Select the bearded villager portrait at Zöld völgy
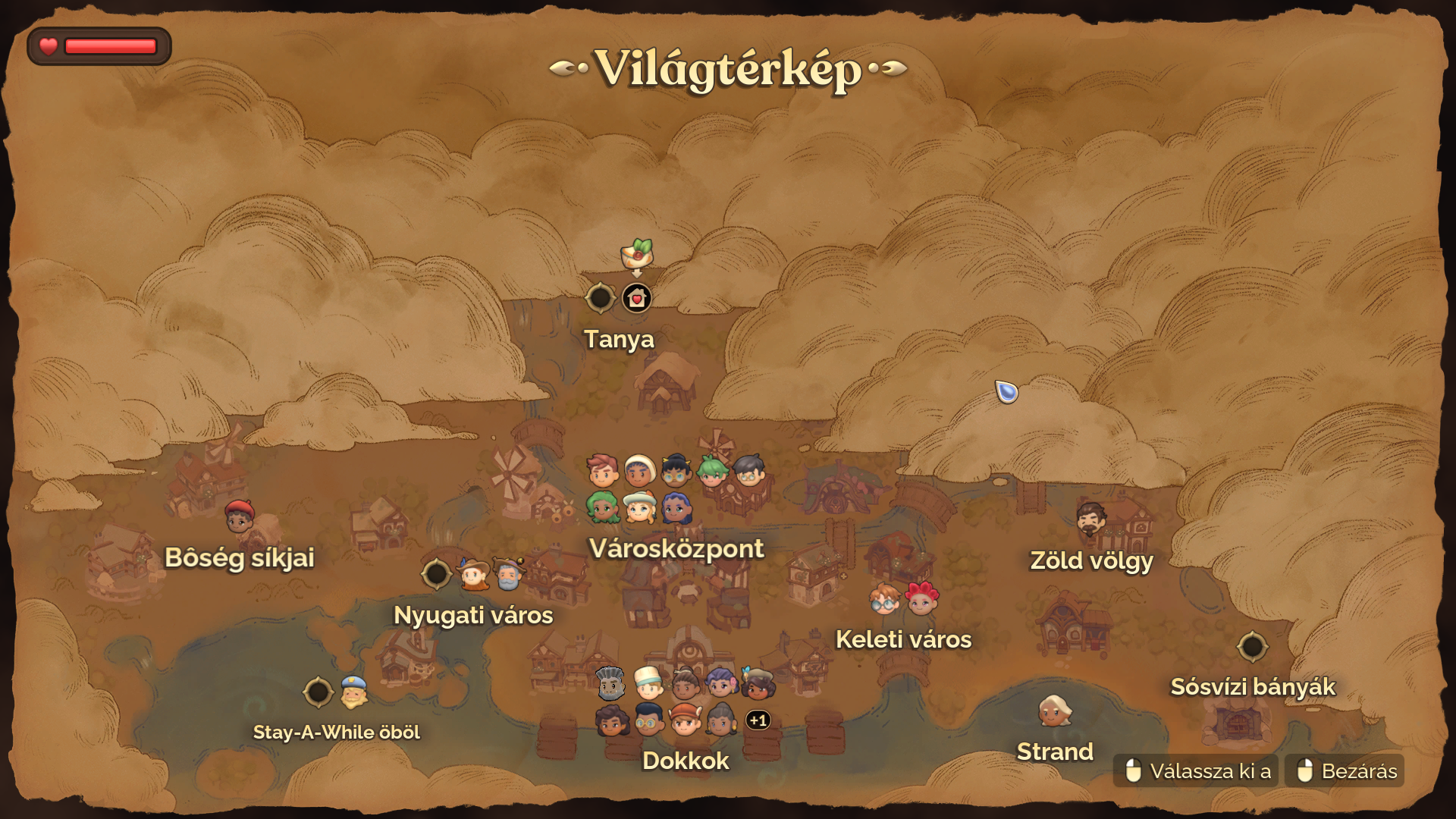Viewport: 1456px width, 819px height. (x=1091, y=519)
